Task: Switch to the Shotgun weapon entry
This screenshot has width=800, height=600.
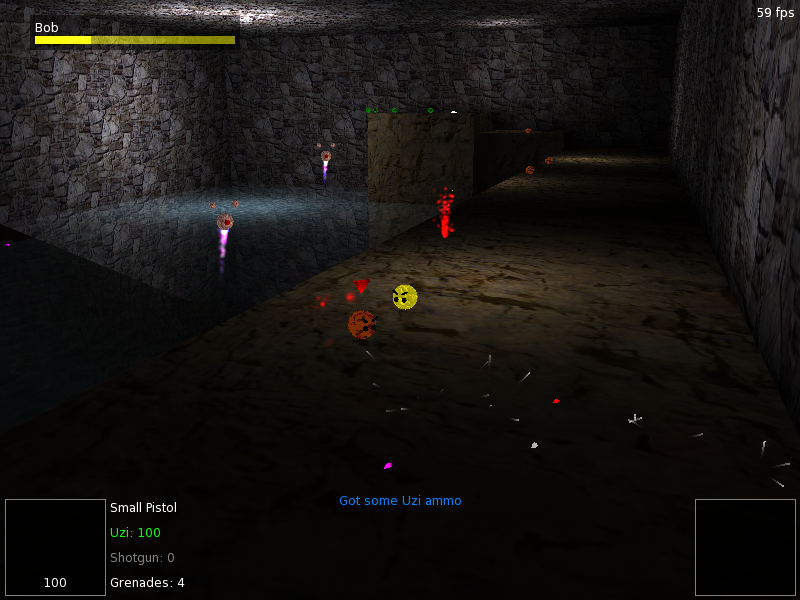Action: pyautogui.click(x=142, y=558)
